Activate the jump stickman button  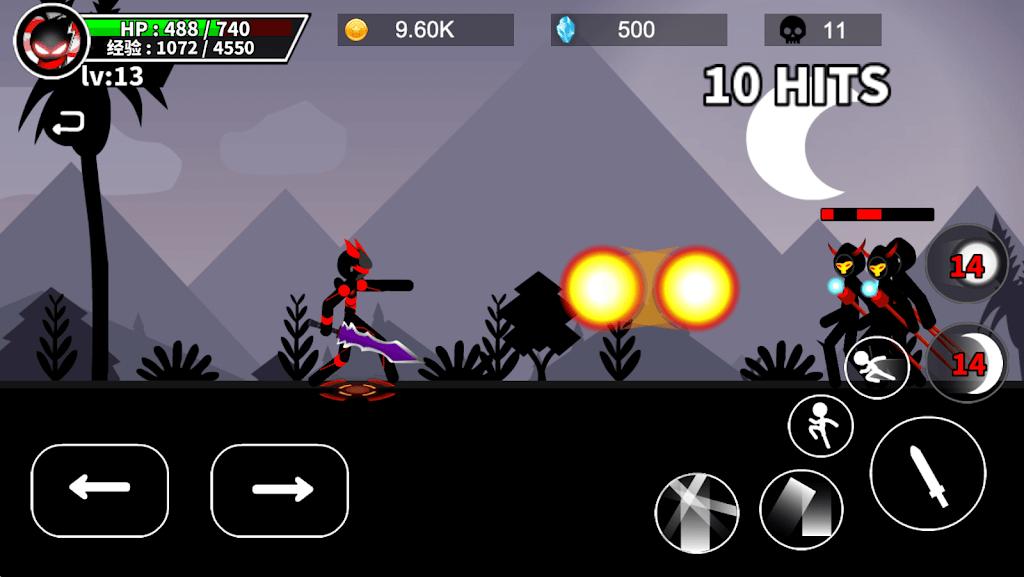tap(821, 425)
